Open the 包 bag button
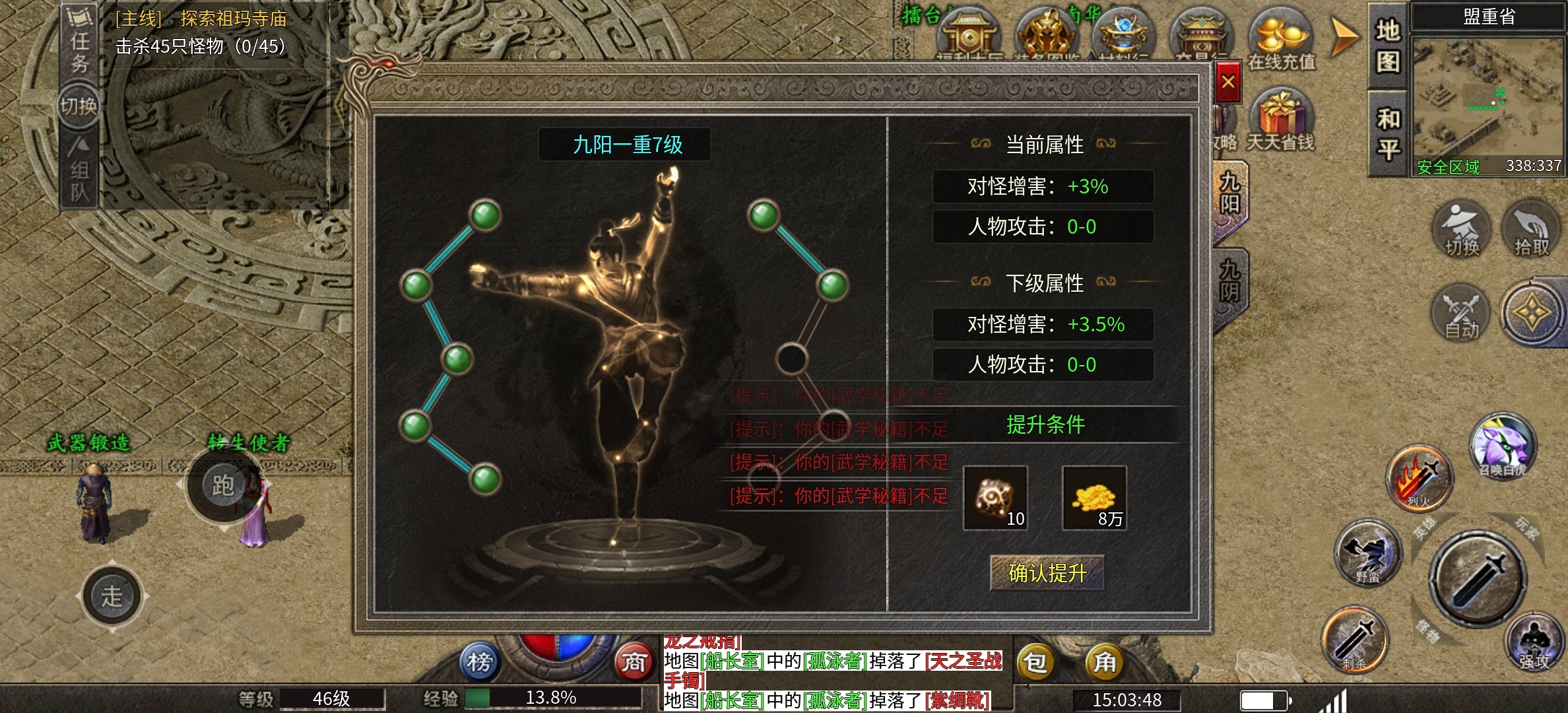This screenshot has height=713, width=1568. pos(1035,662)
